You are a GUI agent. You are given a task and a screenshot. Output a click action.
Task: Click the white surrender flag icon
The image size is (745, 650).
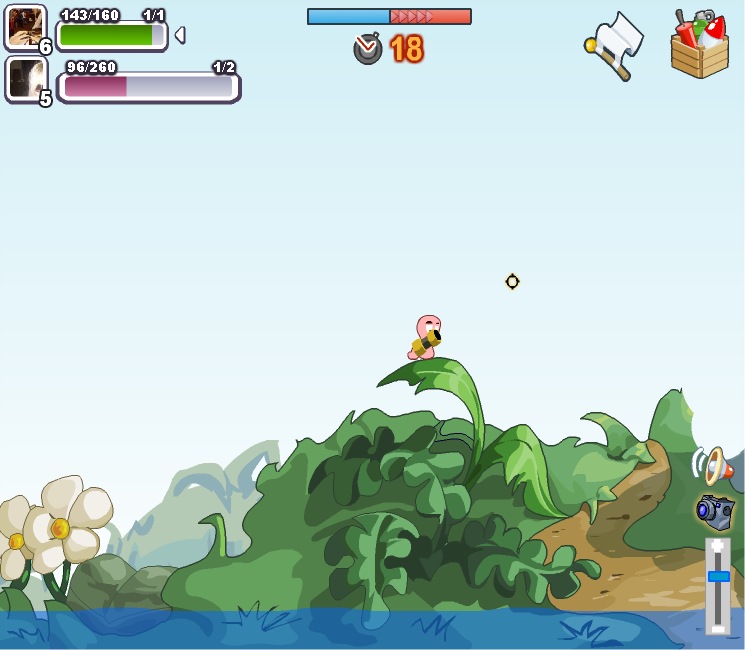point(614,45)
